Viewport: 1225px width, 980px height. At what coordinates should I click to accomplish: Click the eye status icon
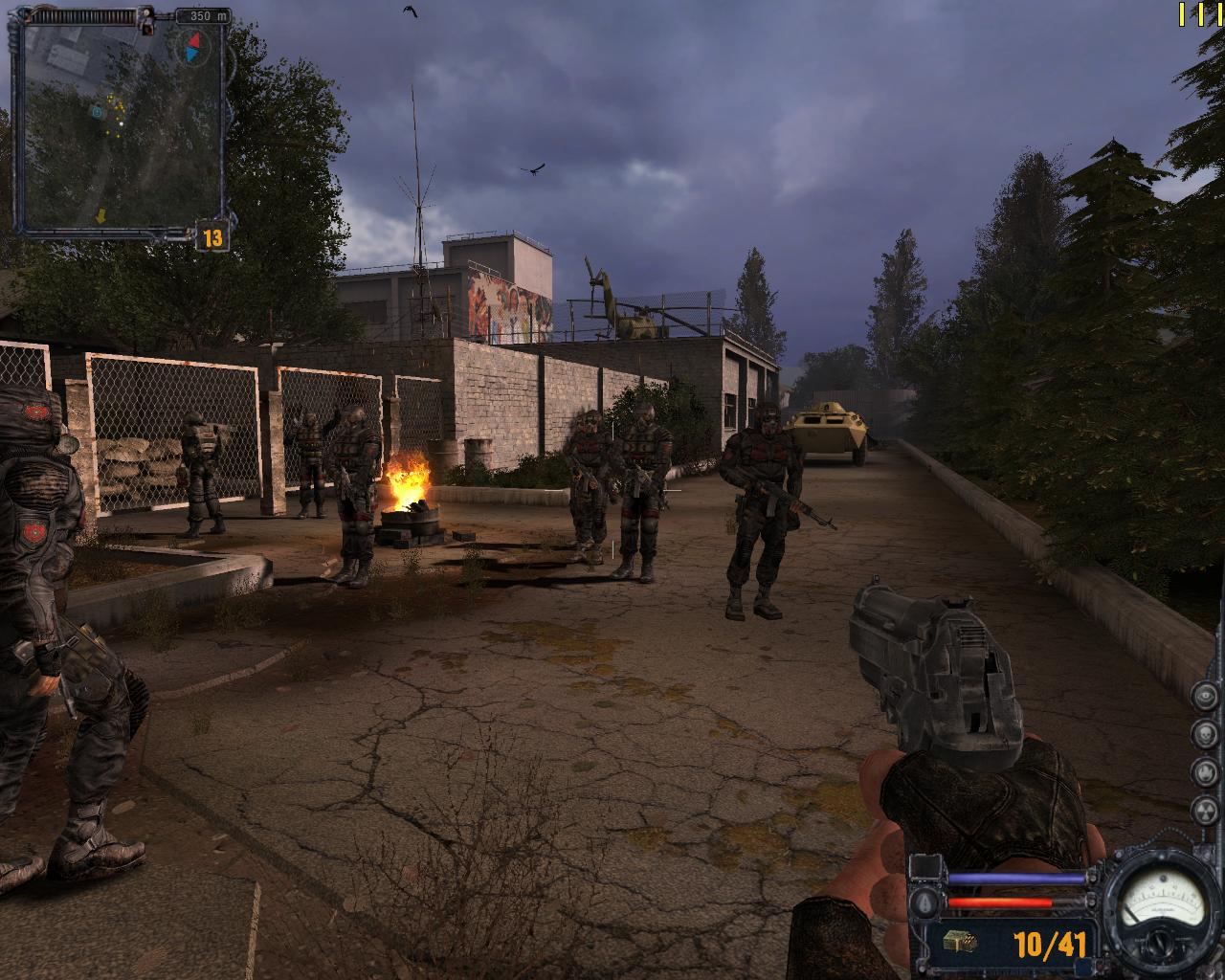click(1204, 697)
